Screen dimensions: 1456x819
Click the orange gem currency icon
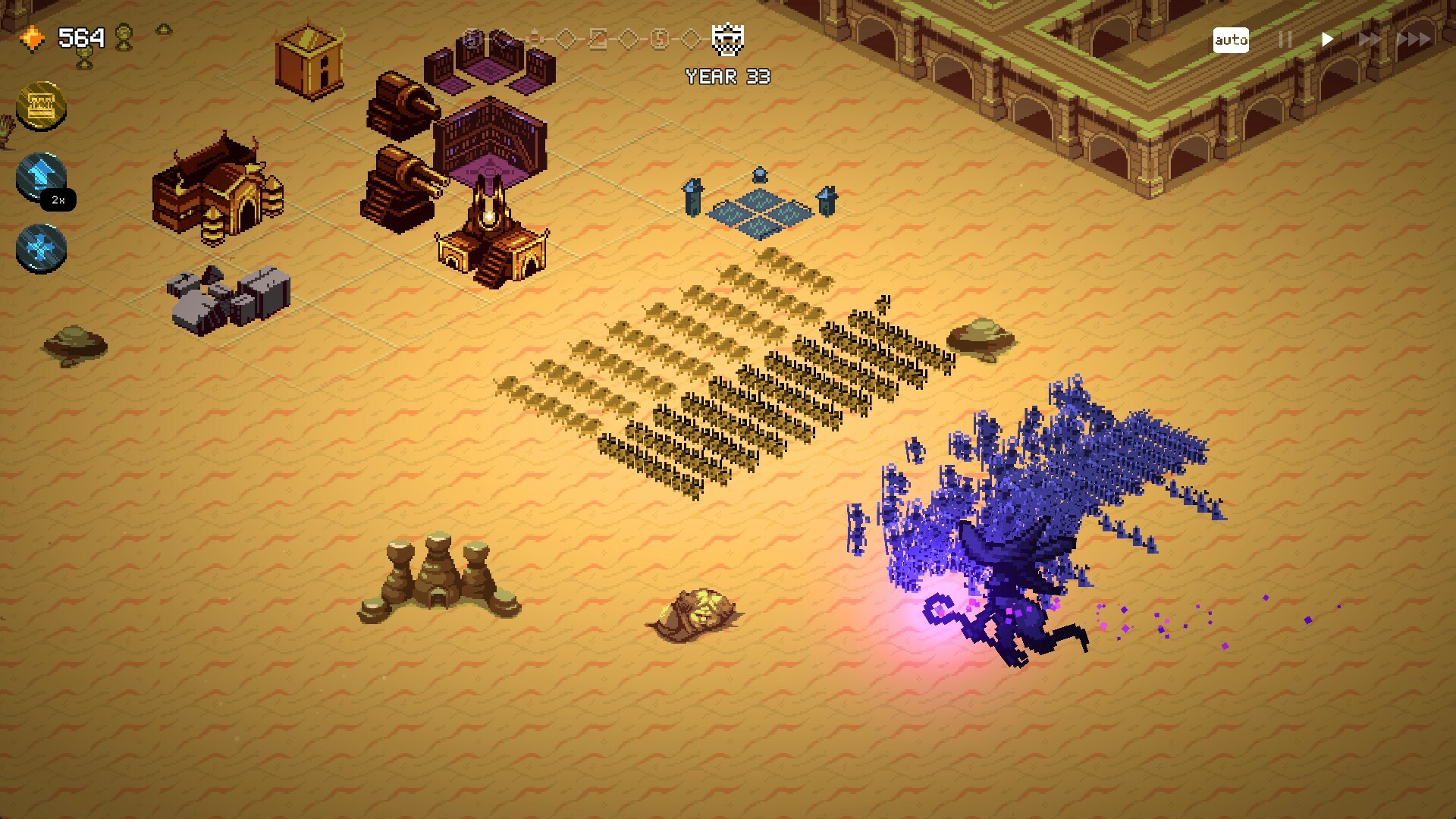[x=33, y=35]
